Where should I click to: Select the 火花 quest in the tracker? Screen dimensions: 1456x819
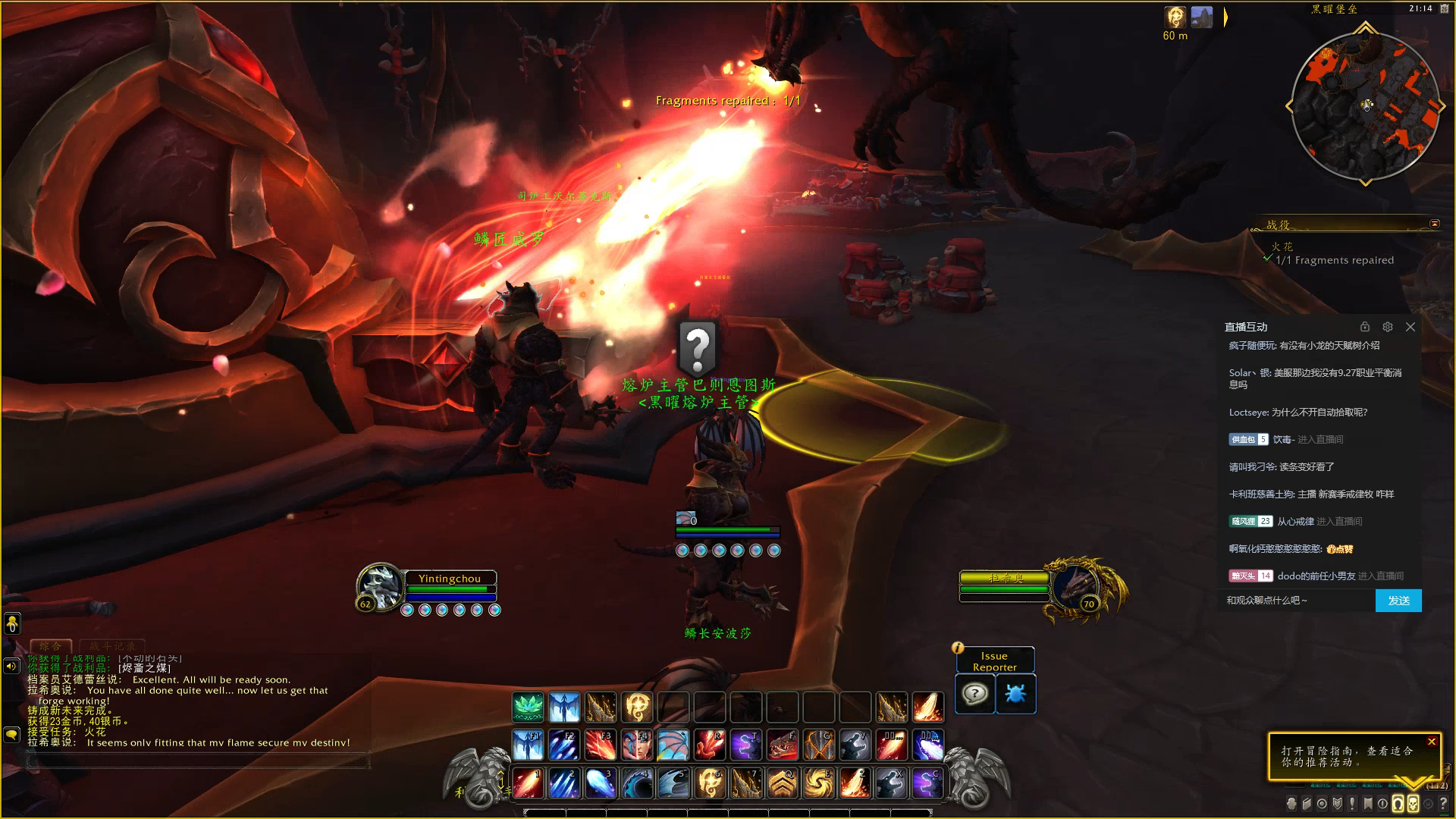(1282, 246)
